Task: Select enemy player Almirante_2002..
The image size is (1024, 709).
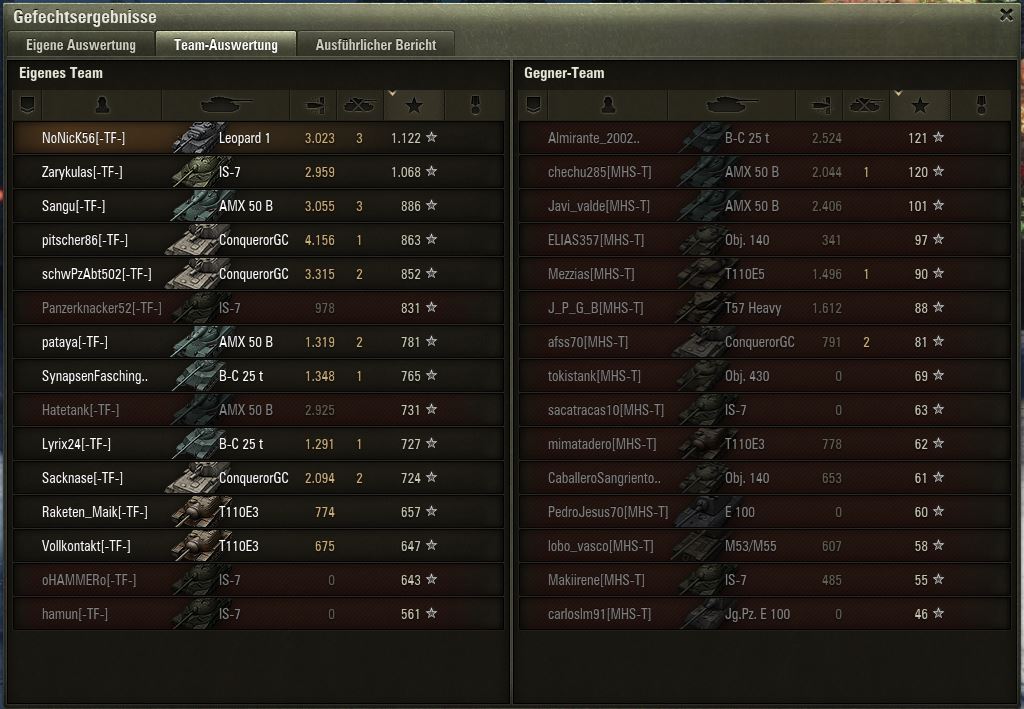Action: click(764, 138)
